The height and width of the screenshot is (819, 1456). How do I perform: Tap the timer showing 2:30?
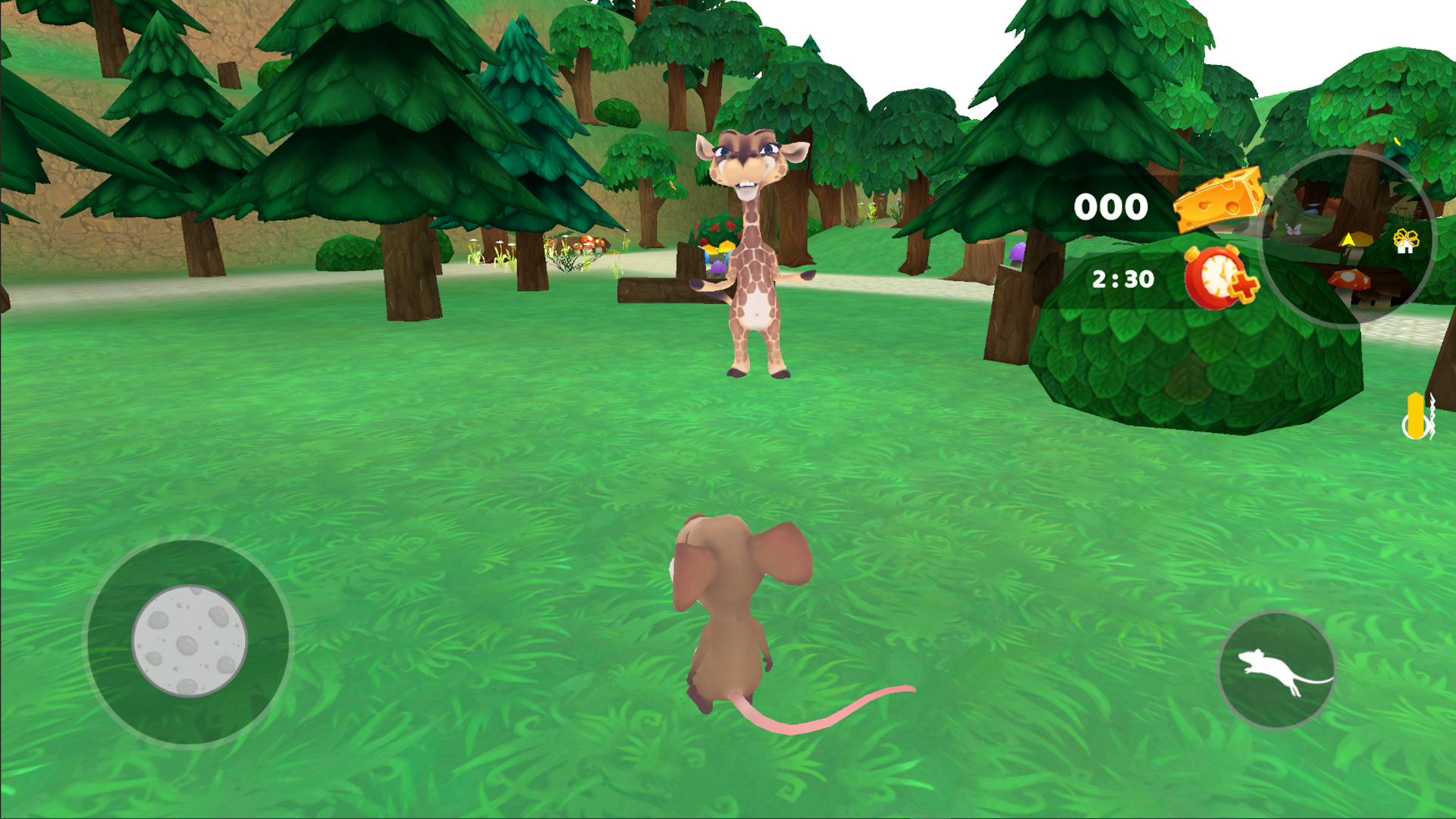click(1122, 278)
